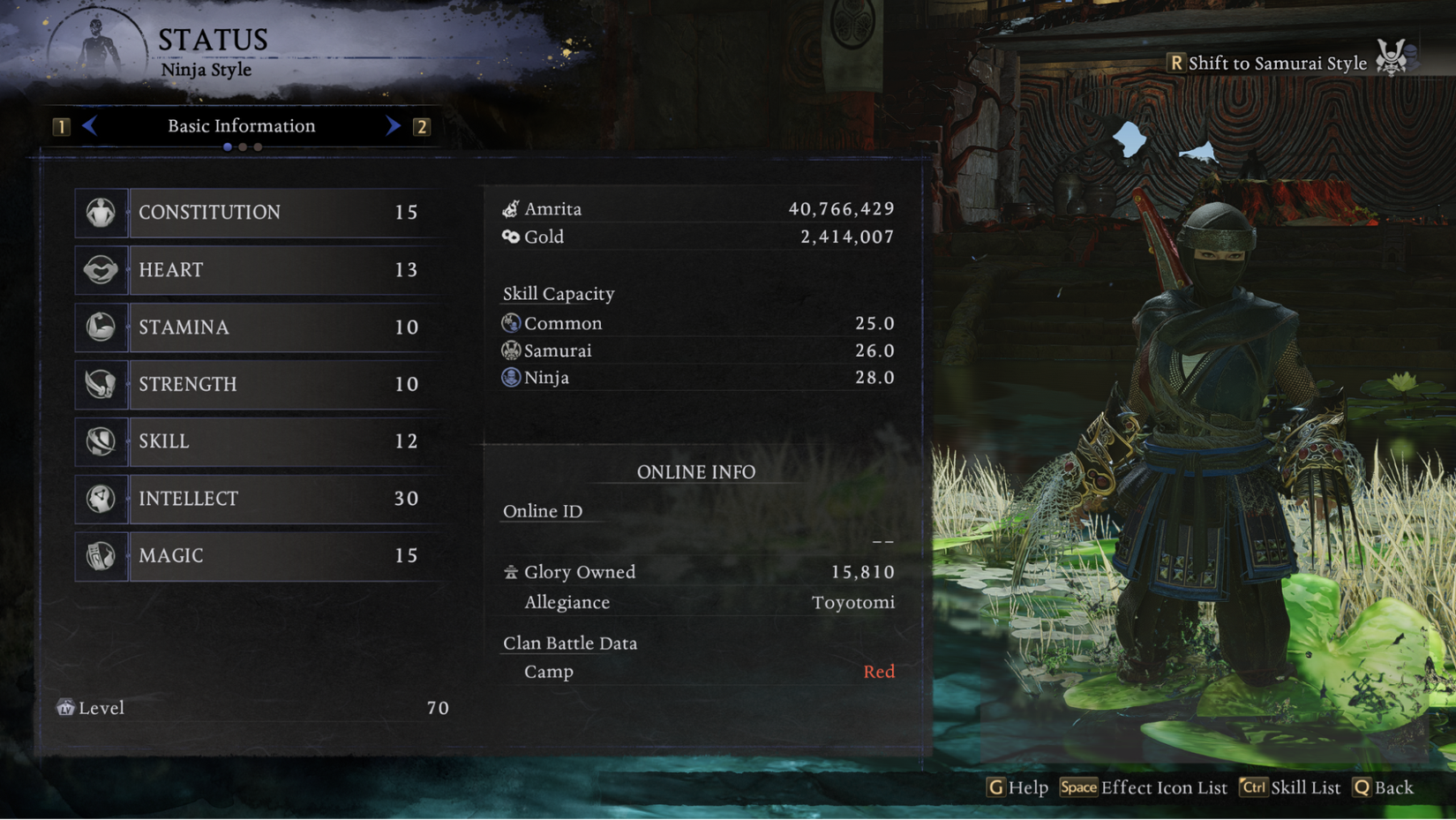Click the Level crown icon
The image size is (1456, 820).
(64, 707)
